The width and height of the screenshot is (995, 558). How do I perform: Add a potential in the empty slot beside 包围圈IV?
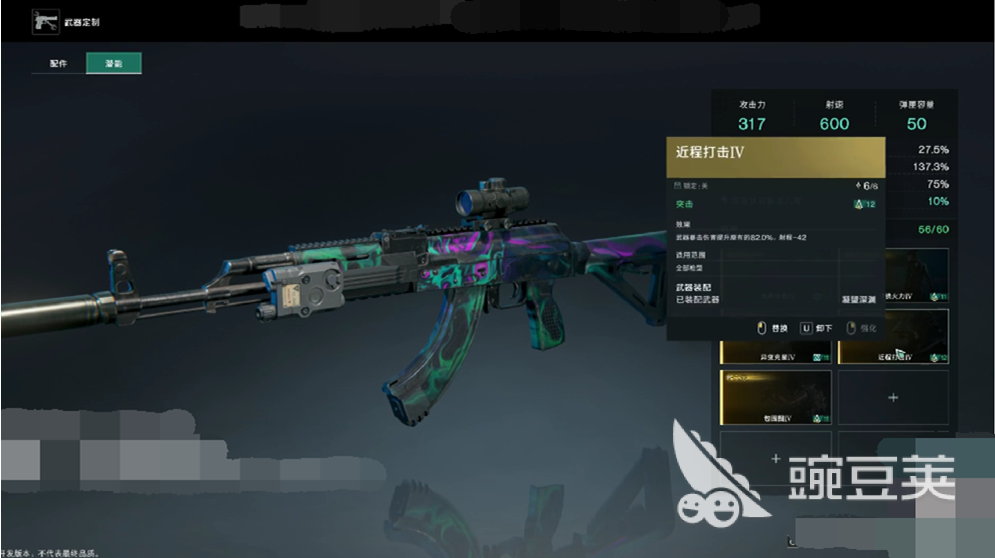coord(892,397)
